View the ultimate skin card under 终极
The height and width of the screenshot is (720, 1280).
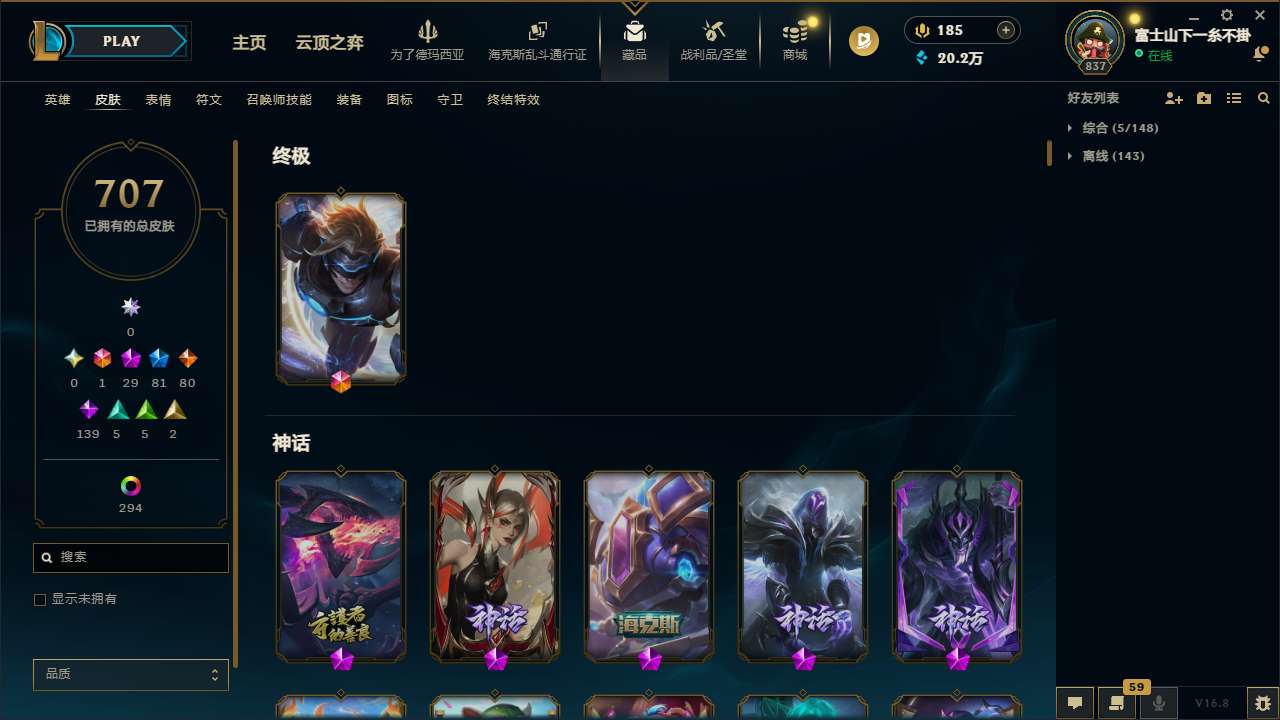(x=340, y=288)
